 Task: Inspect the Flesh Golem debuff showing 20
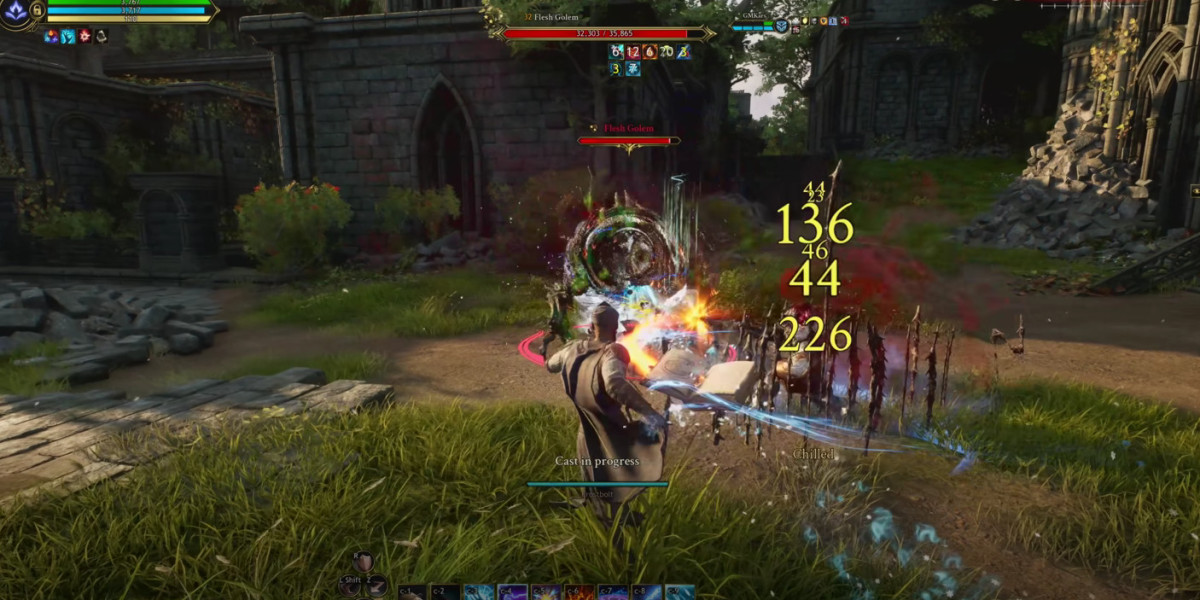tap(667, 51)
